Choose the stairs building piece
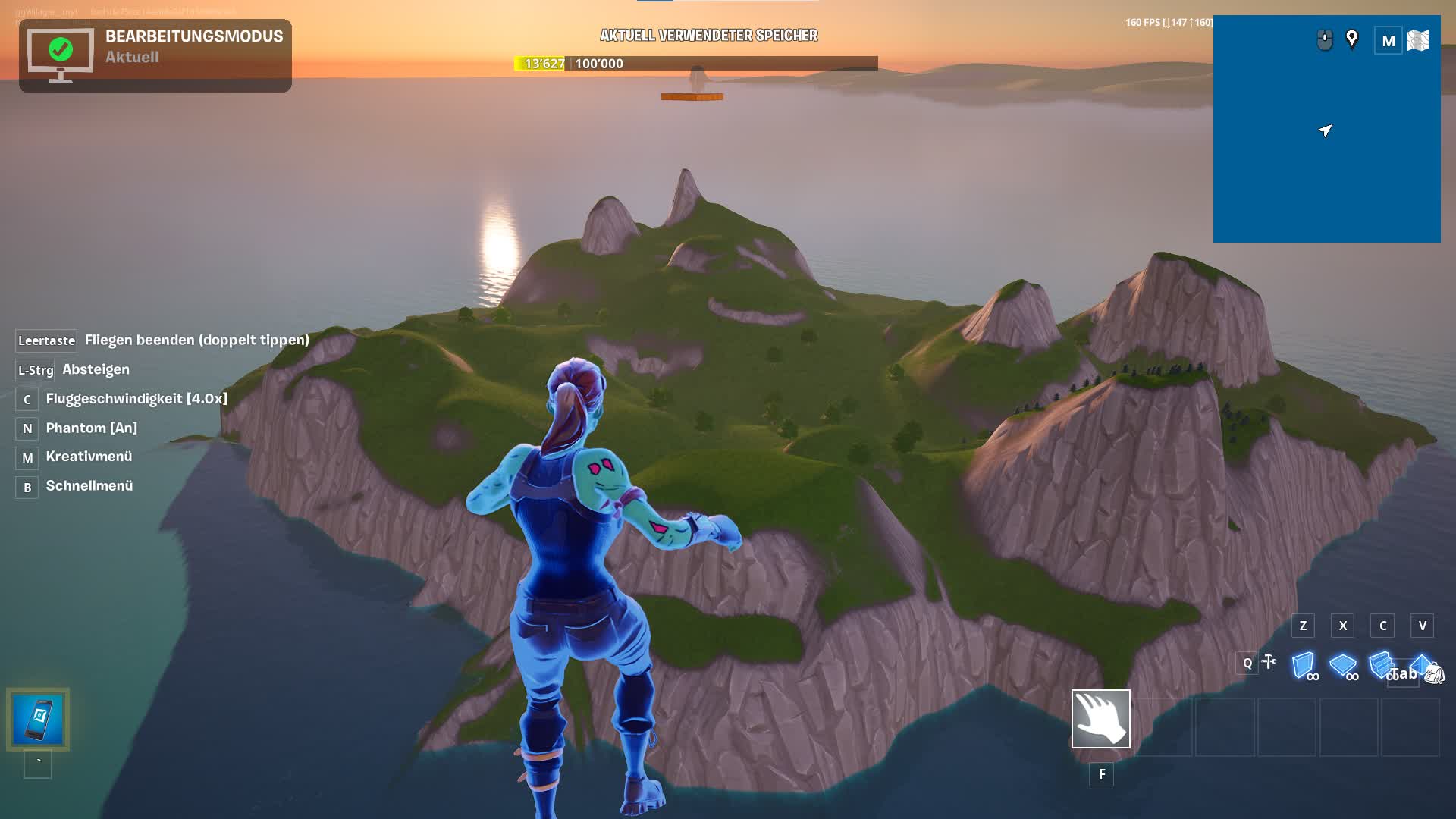 pos(1380,664)
